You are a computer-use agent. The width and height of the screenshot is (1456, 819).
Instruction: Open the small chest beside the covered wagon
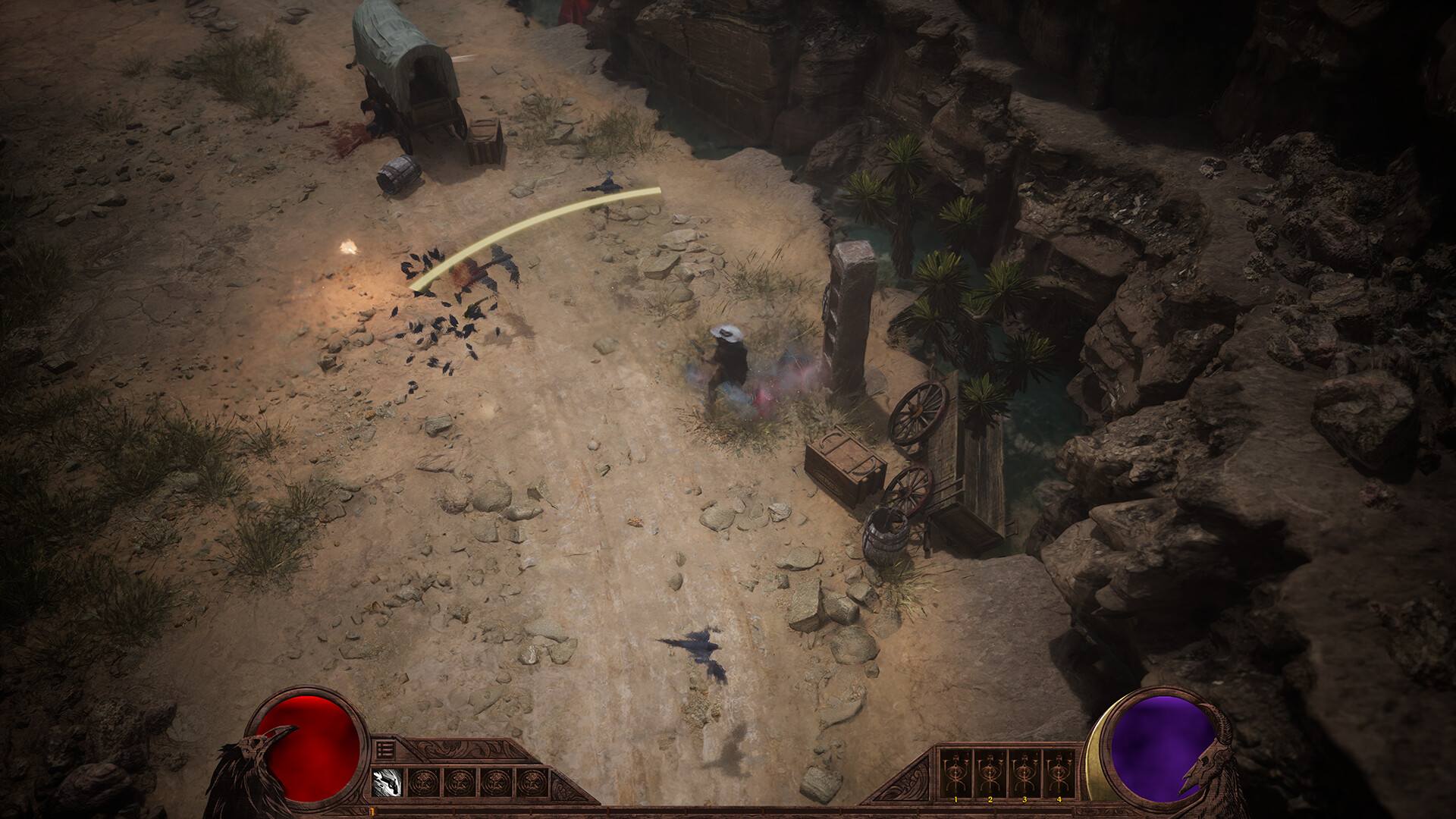(485, 140)
